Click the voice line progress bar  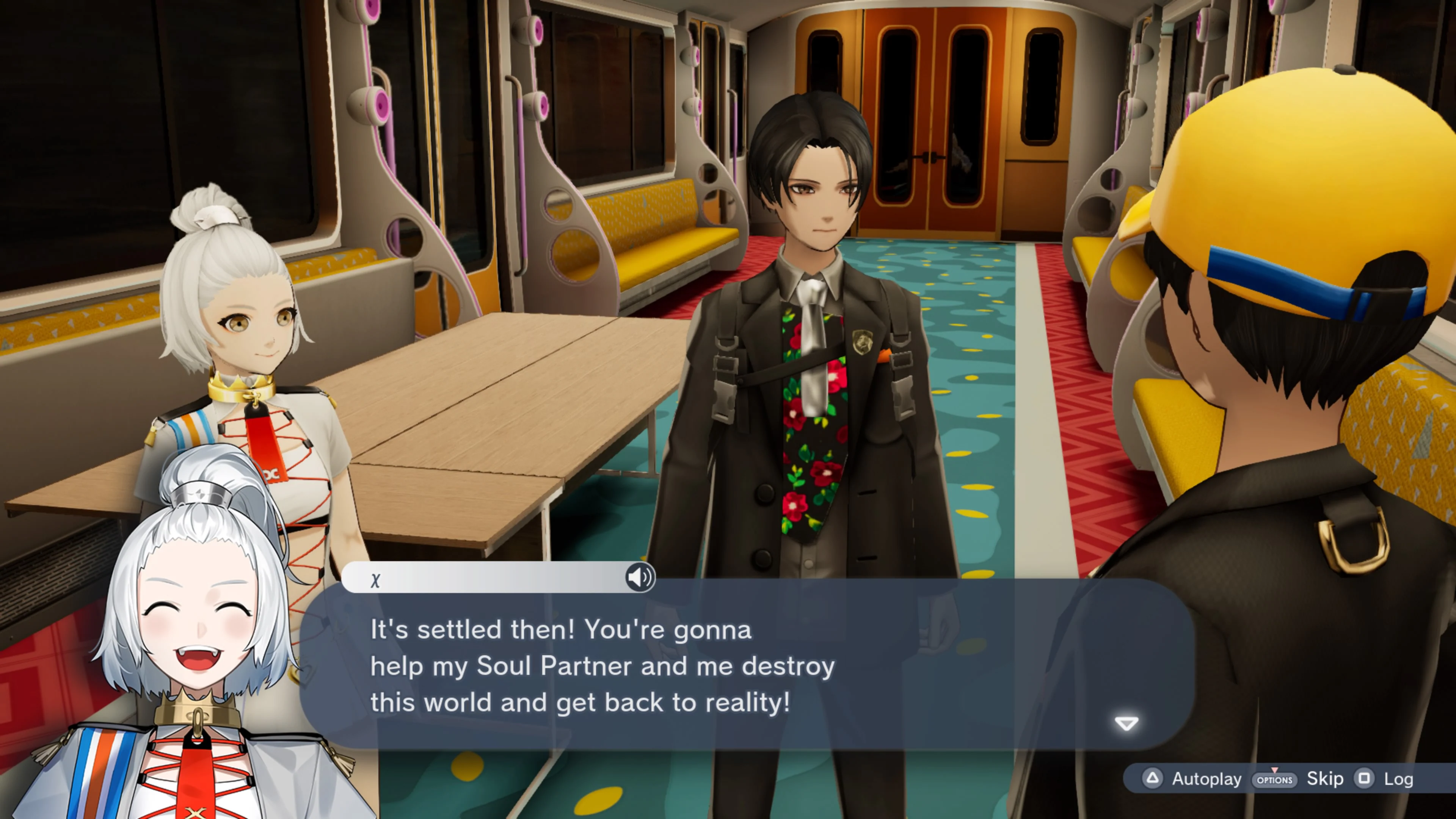pos(497,577)
